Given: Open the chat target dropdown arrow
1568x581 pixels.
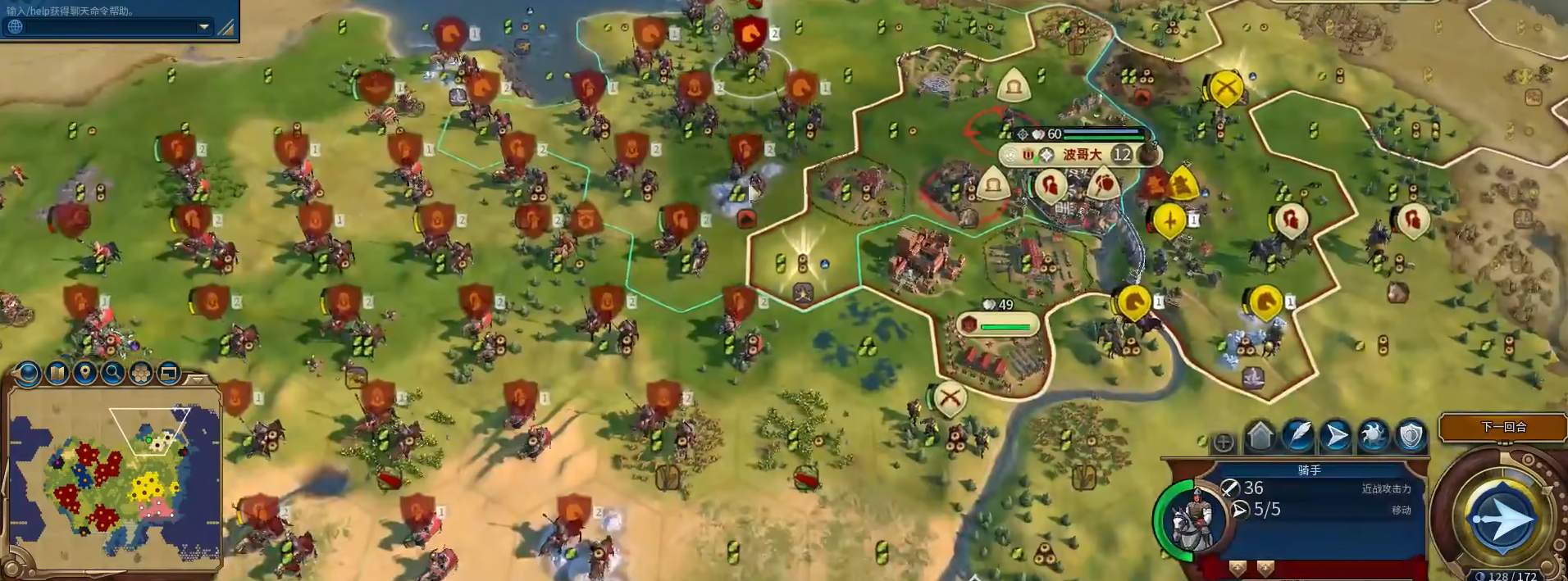Looking at the screenshot, I should pyautogui.click(x=203, y=27).
